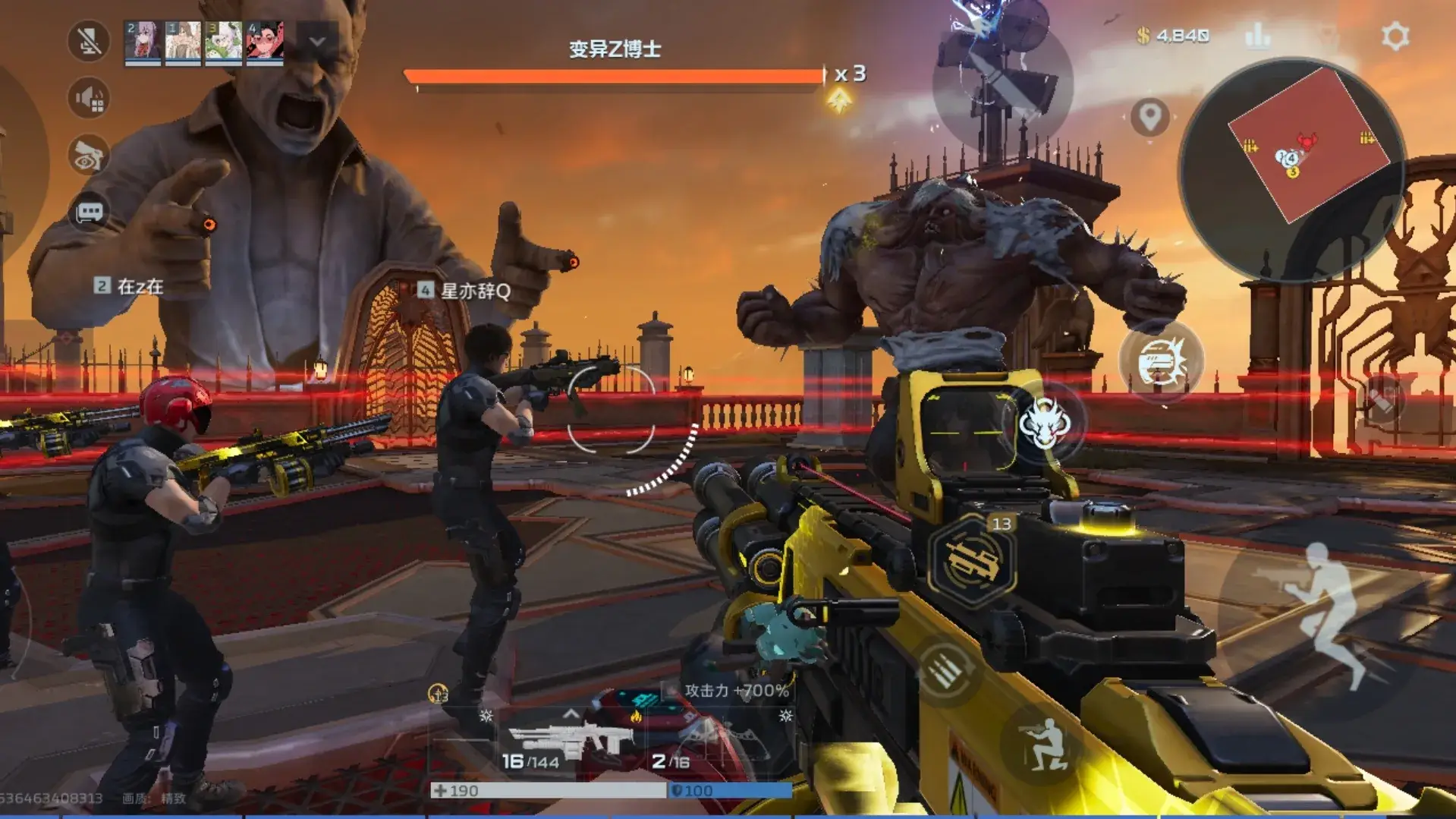Reload with the bullets ammo button
The height and width of the screenshot is (819, 1456).
point(944,670)
